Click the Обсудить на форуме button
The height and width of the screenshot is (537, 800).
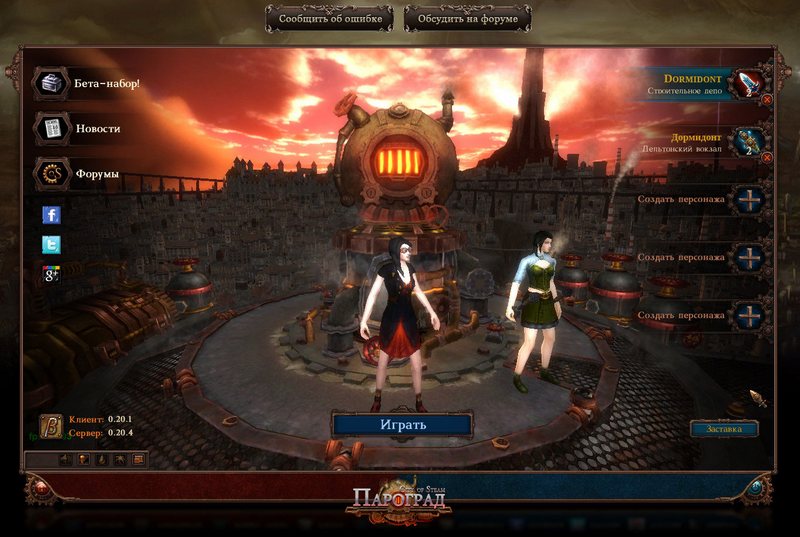coord(468,18)
